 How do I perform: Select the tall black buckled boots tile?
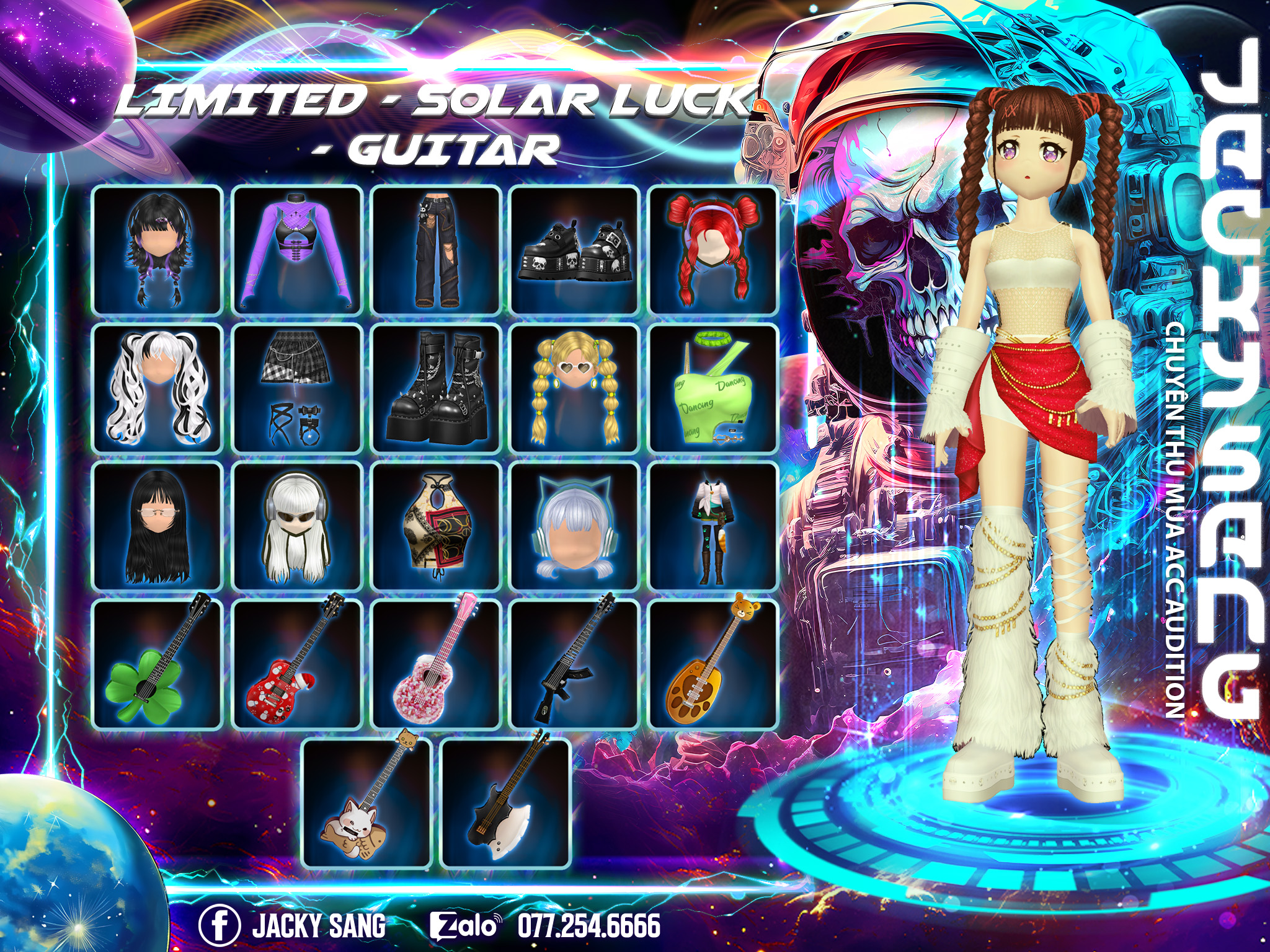coord(436,389)
